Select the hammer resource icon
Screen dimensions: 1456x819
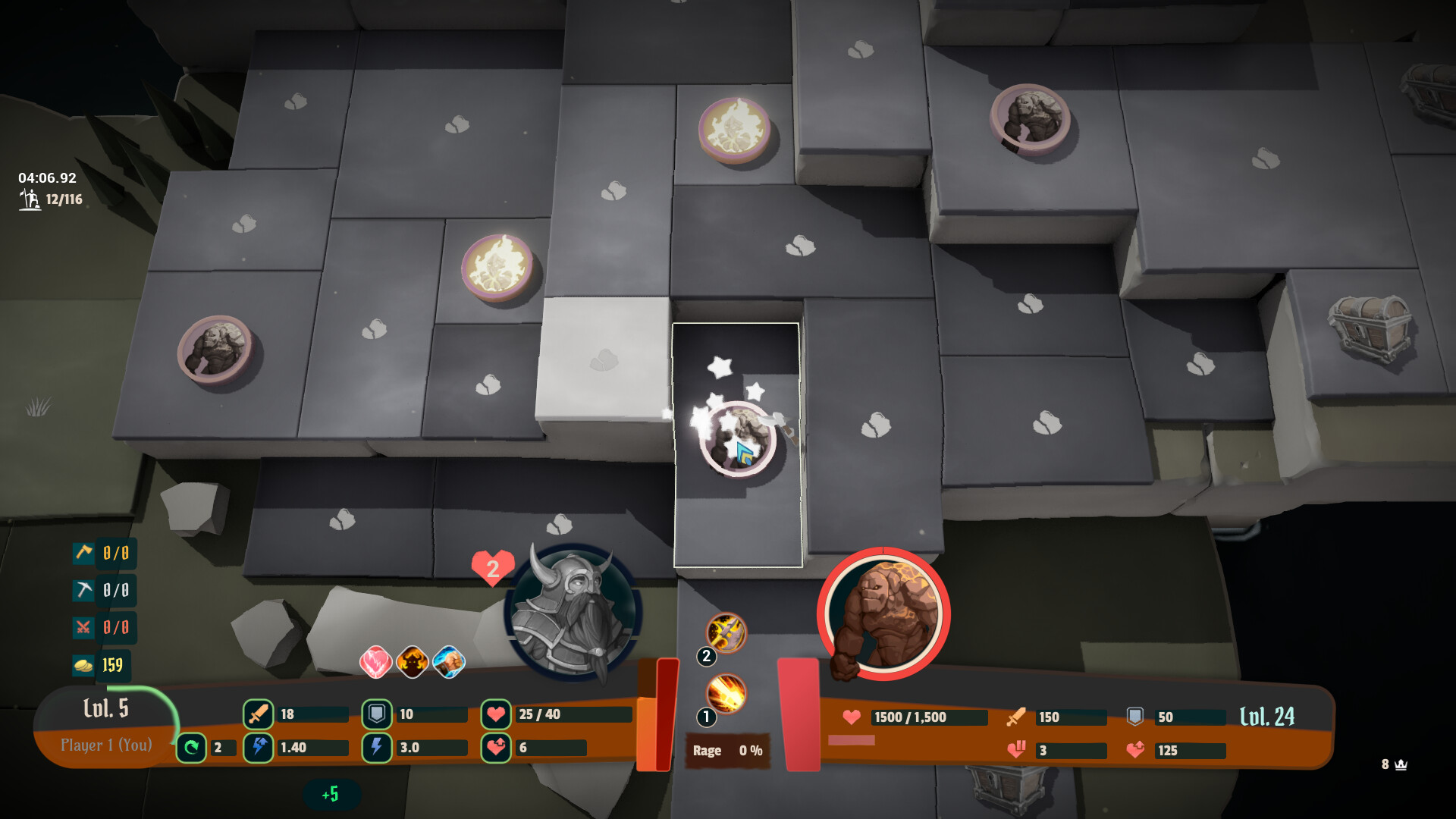point(85,554)
